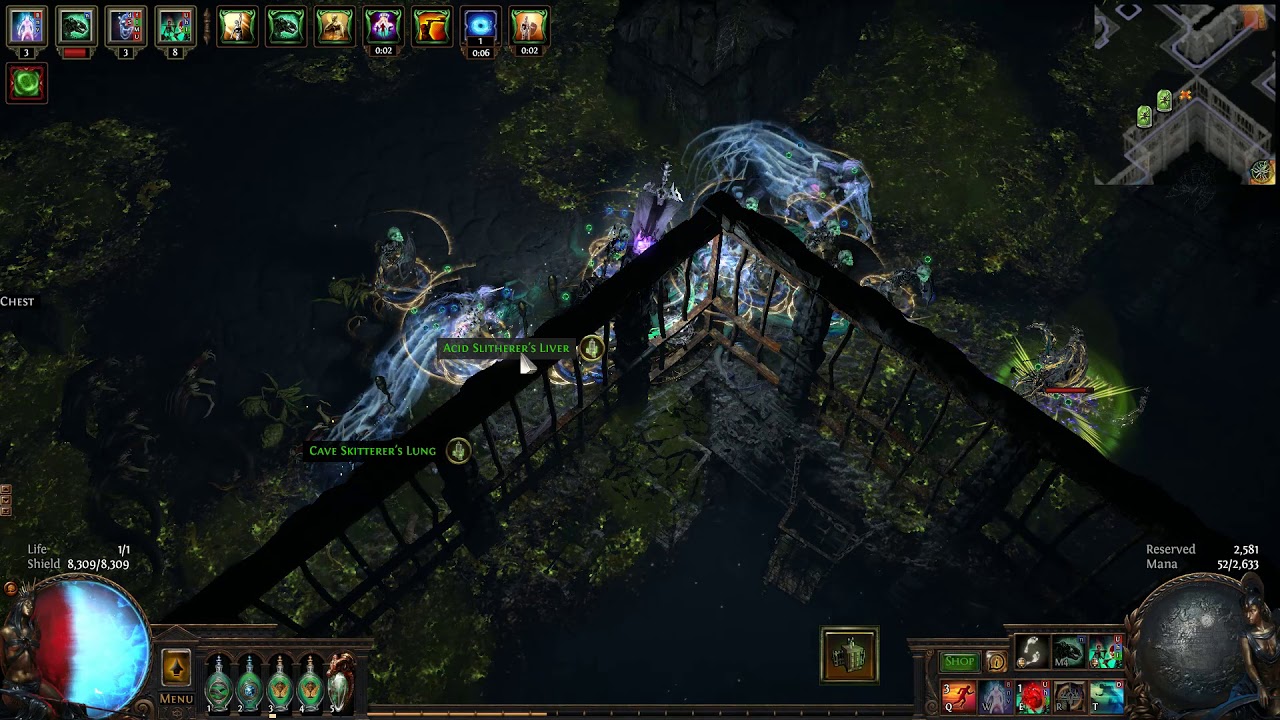Open the Menu button
Image resolution: width=1280 pixels, height=720 pixels.
click(176, 699)
